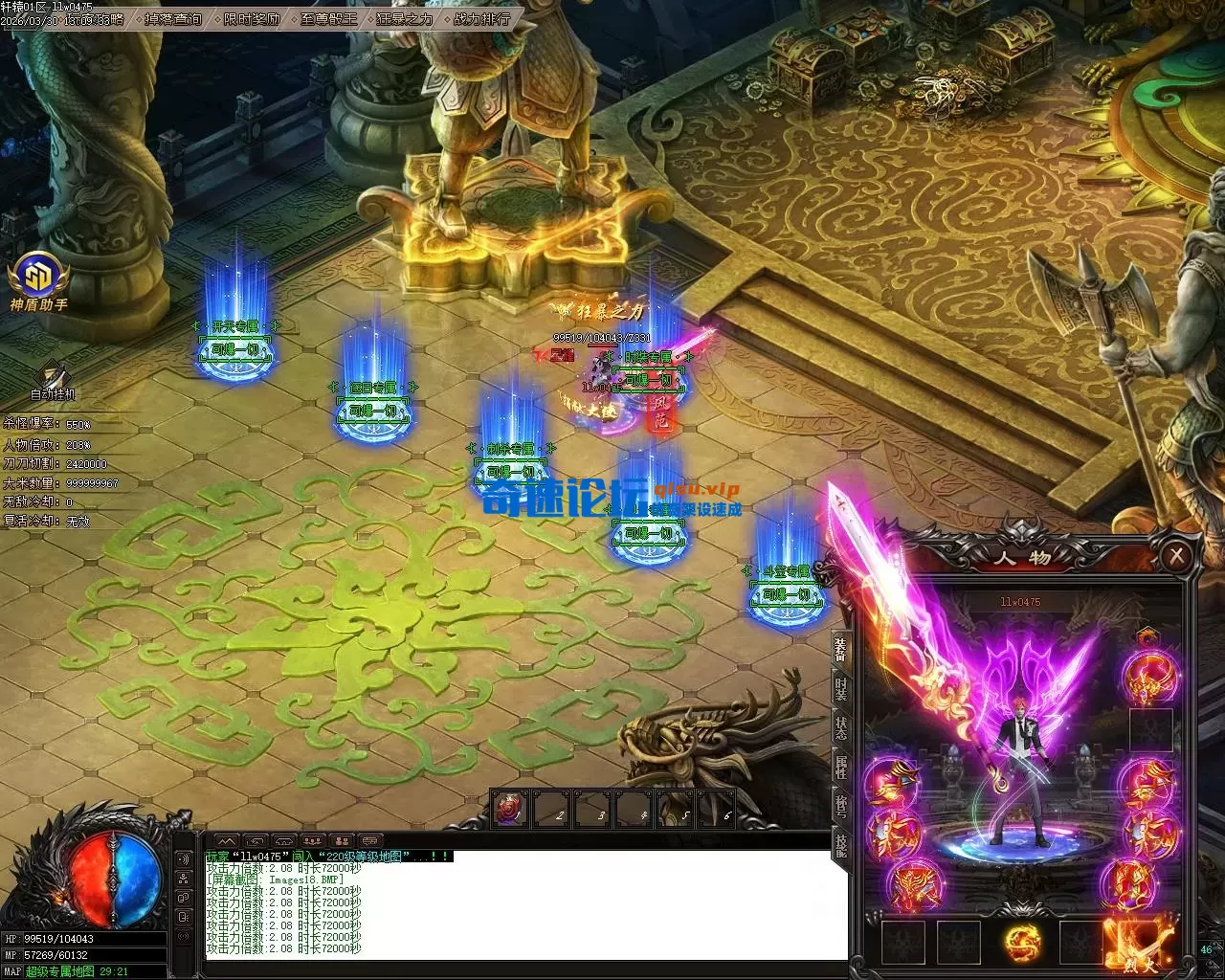Select the 至尊骰王 top menu entry
This screenshot has width=1225, height=980.
coord(328,19)
